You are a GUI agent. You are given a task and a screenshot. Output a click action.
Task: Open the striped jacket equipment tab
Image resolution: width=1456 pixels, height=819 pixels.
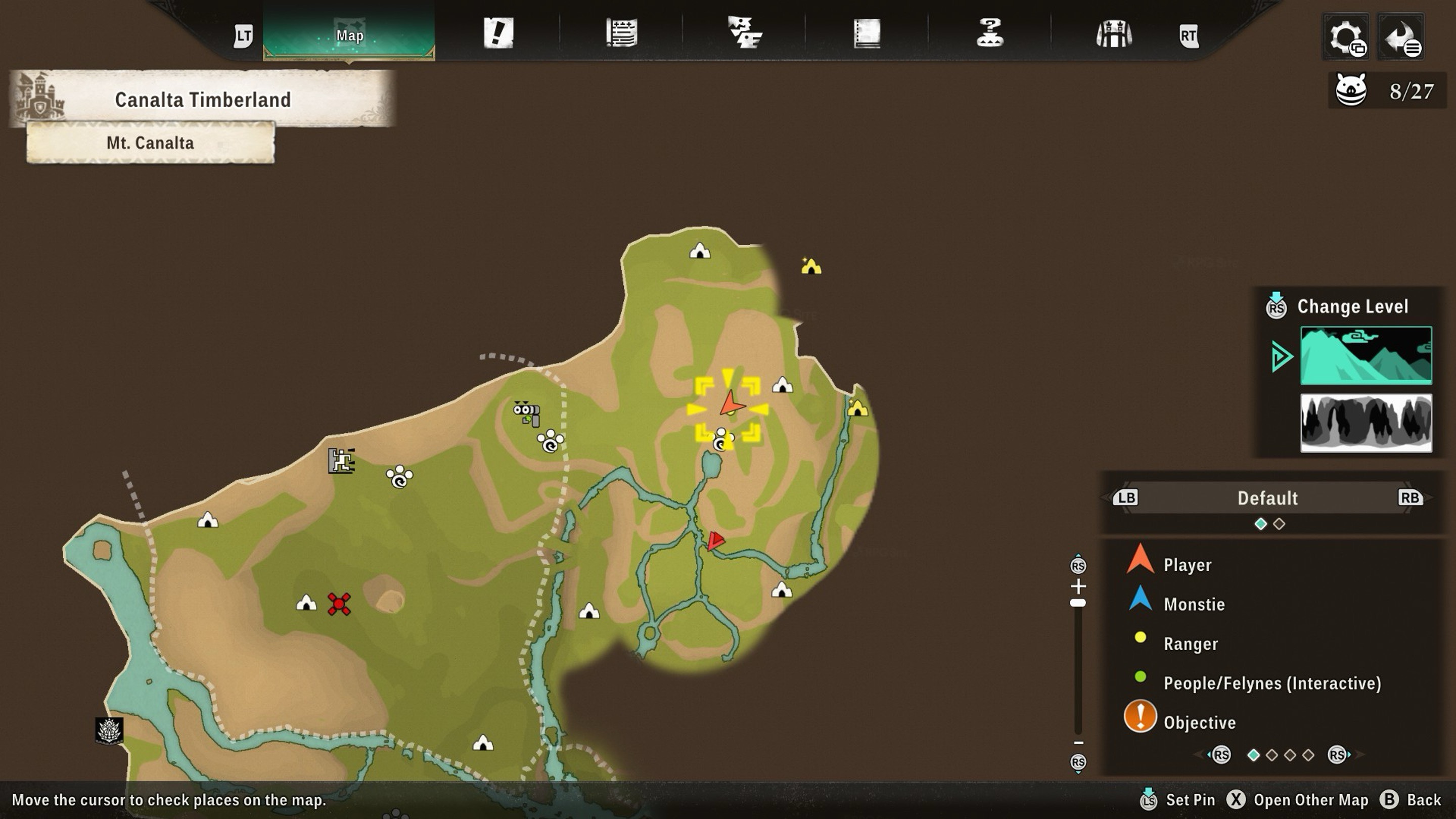click(1113, 34)
